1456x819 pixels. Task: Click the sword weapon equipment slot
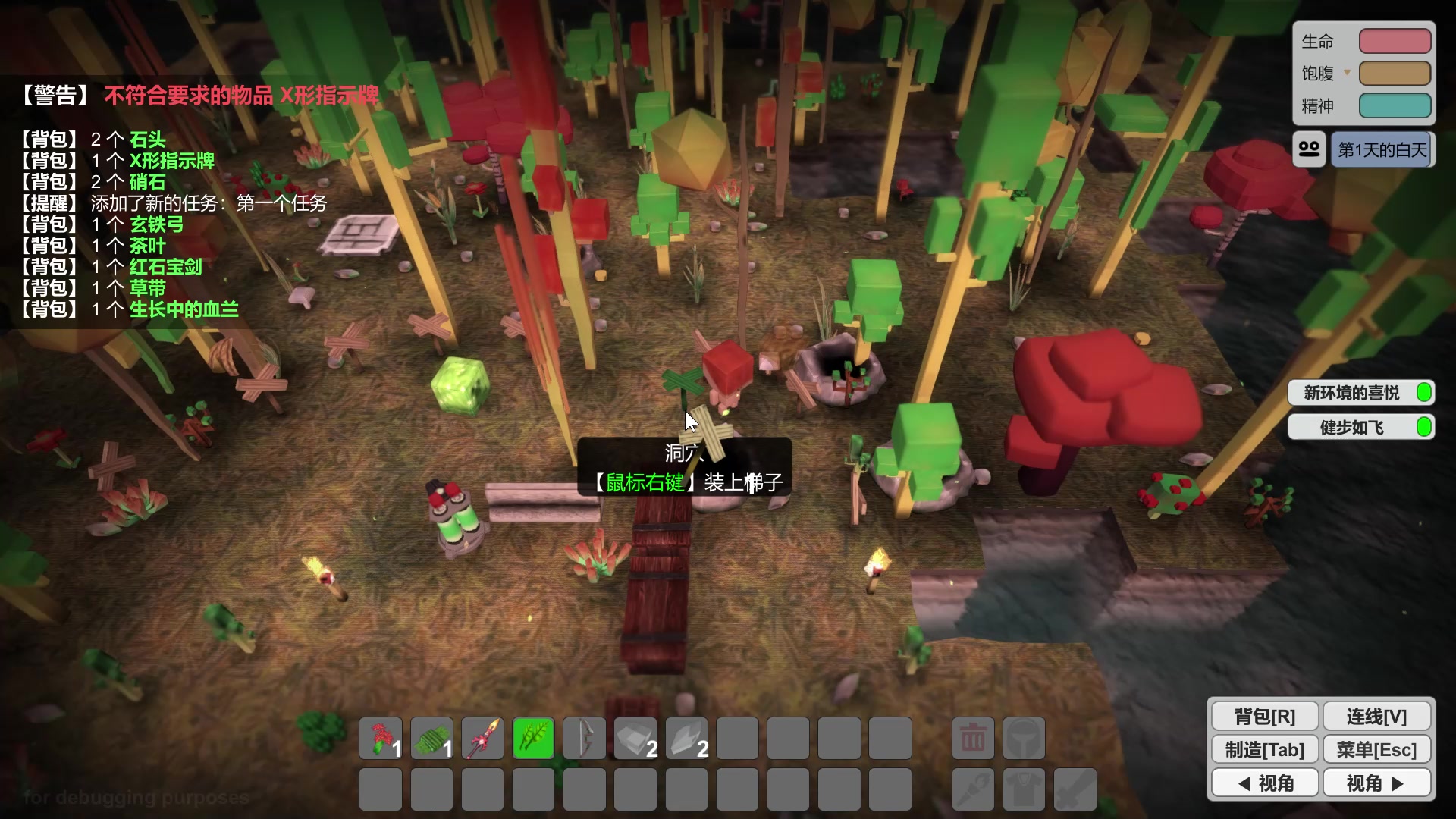pos(1075,789)
